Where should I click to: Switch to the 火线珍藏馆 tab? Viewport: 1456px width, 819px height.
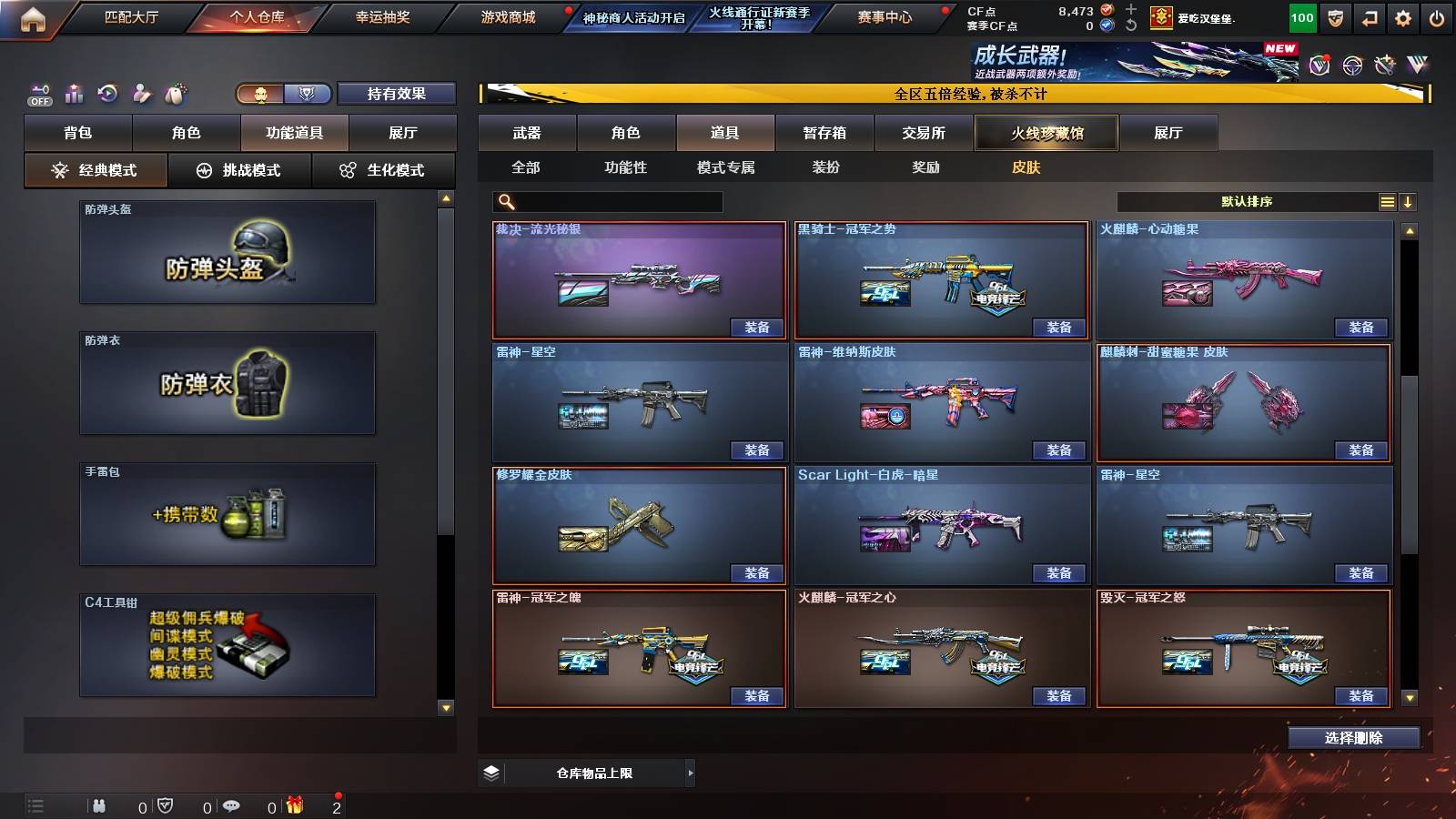pyautogui.click(x=1046, y=133)
